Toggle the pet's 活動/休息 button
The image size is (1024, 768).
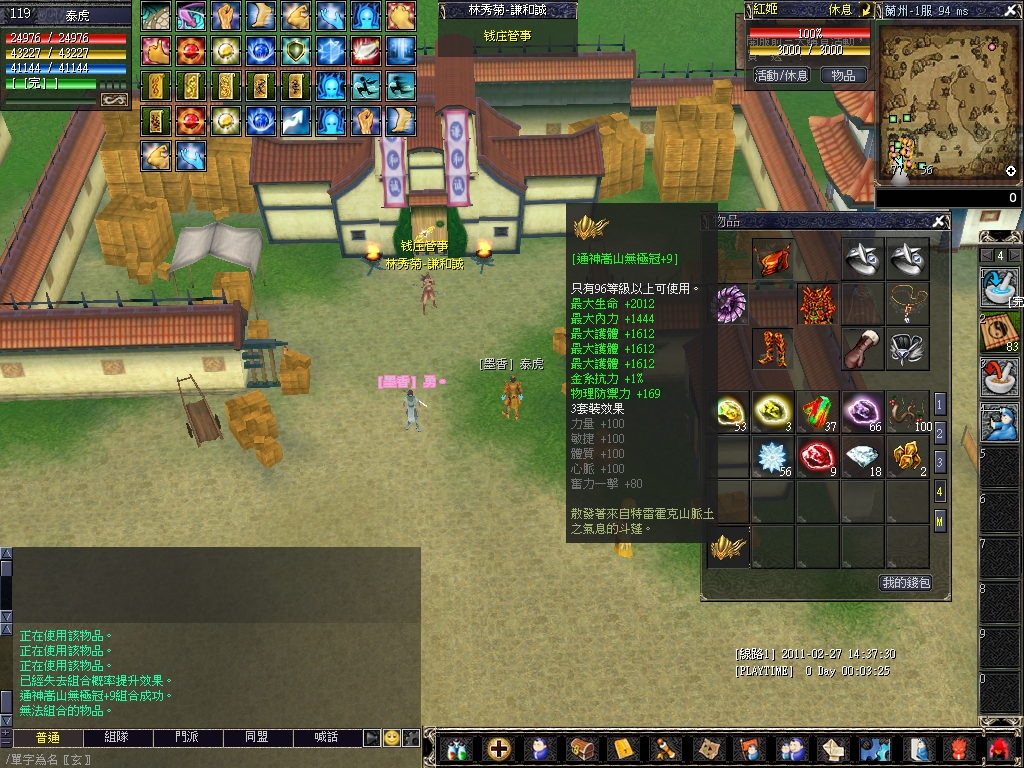pos(781,75)
